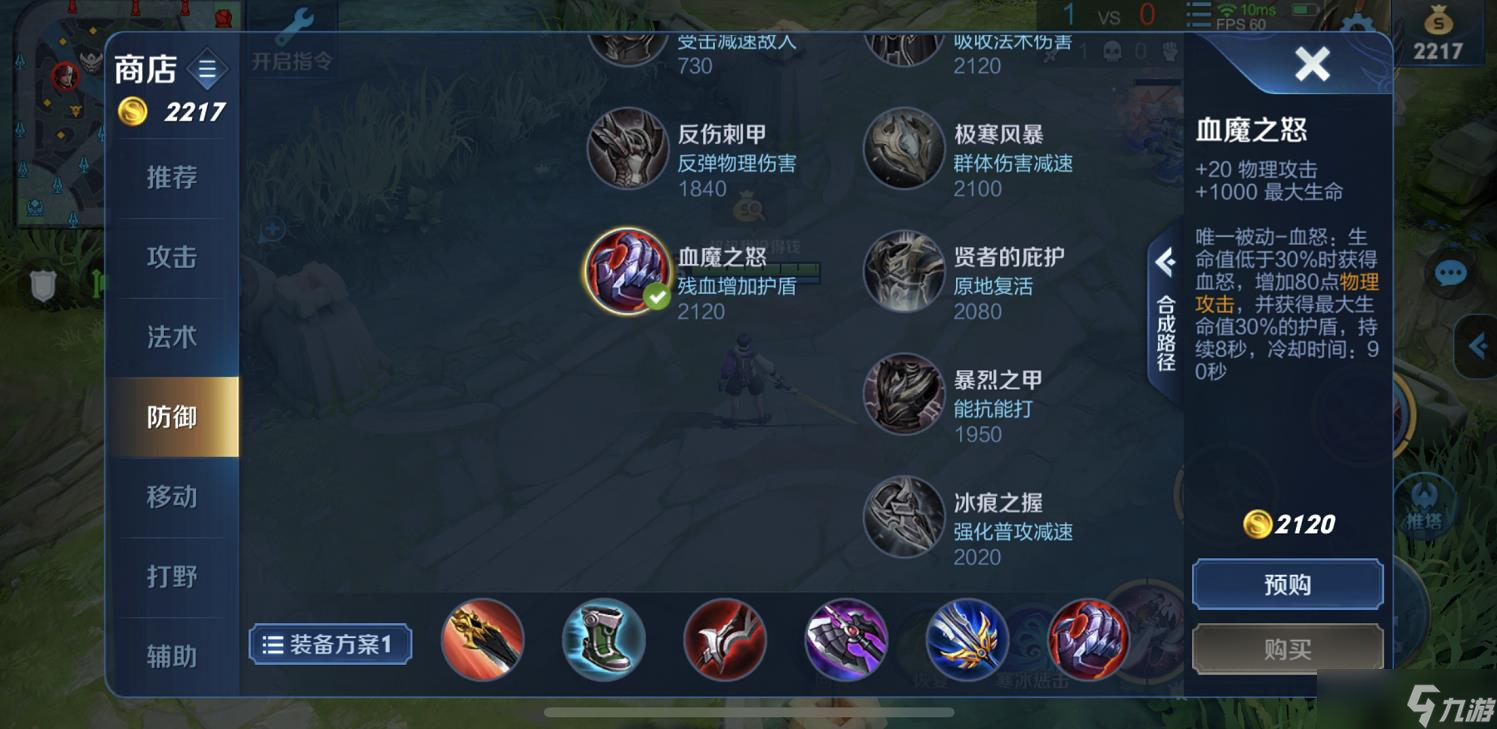Open 装备方案1 equipment plan
This screenshot has height=729, width=1497.
(330, 645)
